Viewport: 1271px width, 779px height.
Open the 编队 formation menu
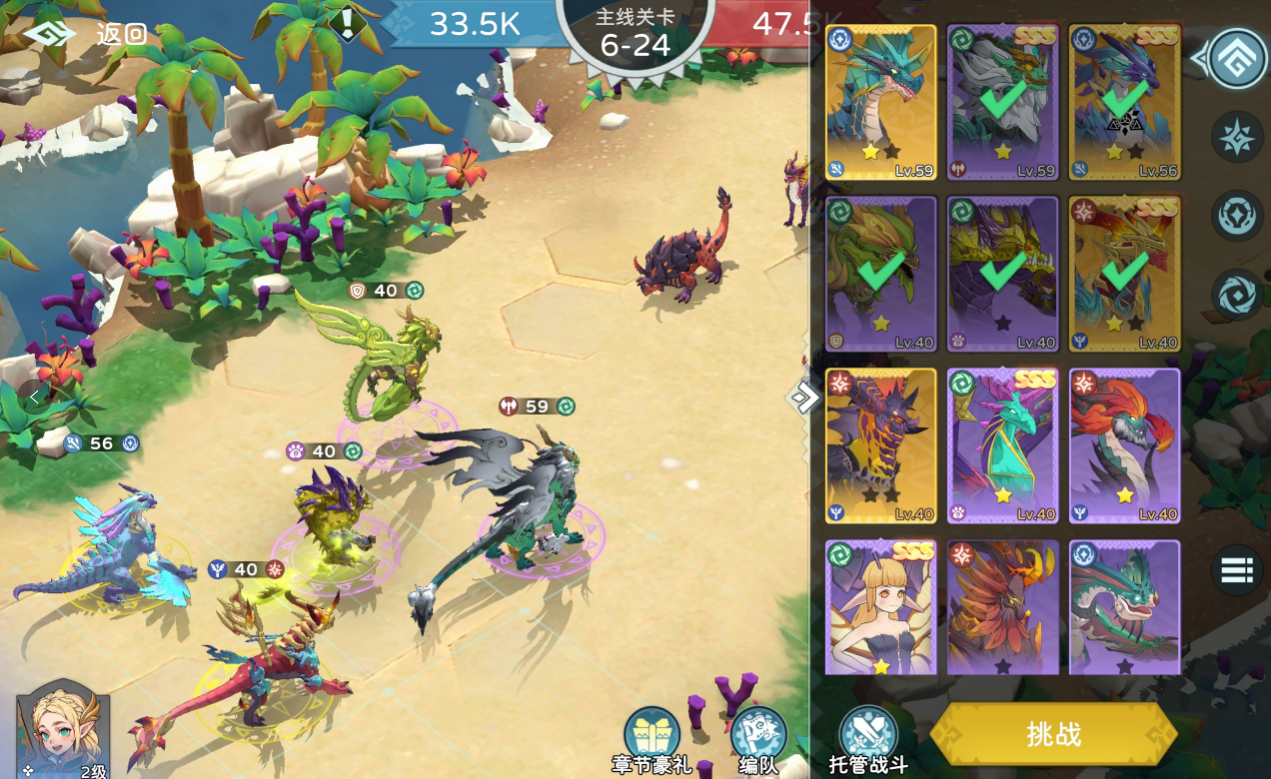click(758, 740)
